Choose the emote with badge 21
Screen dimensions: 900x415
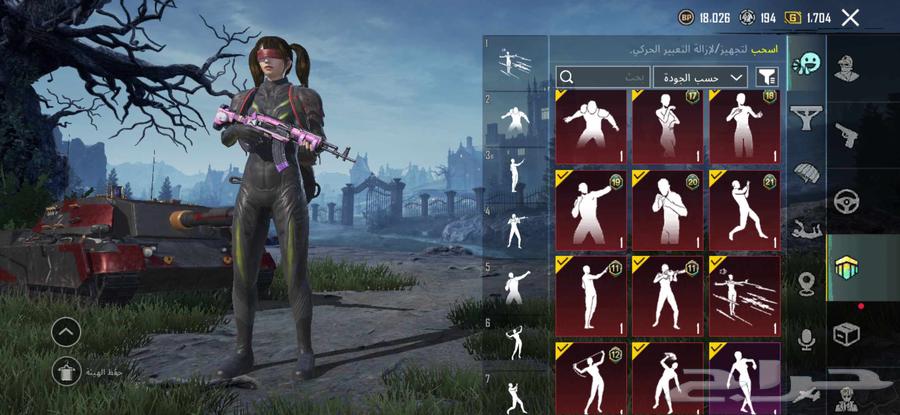(x=744, y=210)
